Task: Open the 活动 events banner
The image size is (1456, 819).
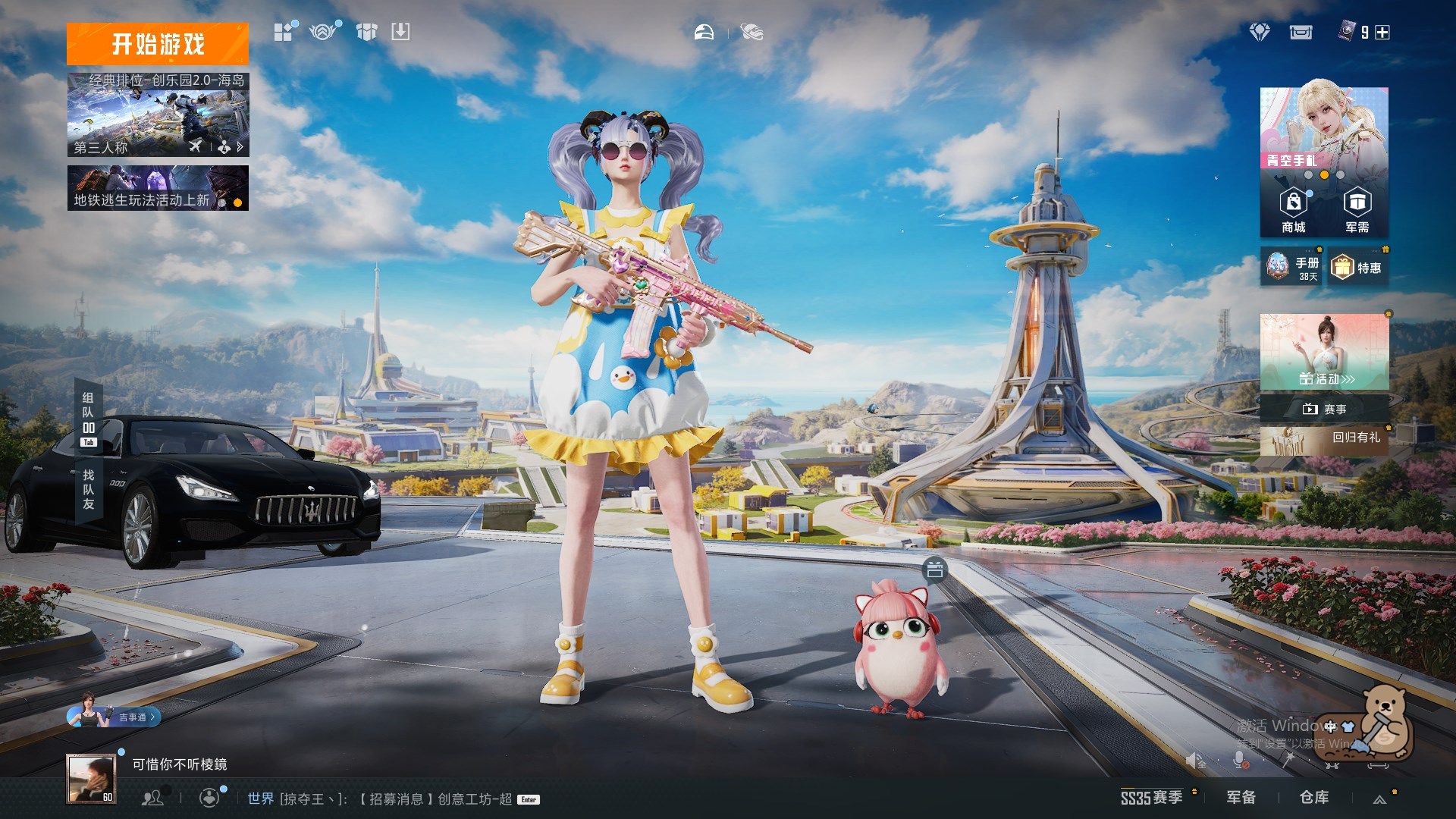Action: [x=1324, y=352]
